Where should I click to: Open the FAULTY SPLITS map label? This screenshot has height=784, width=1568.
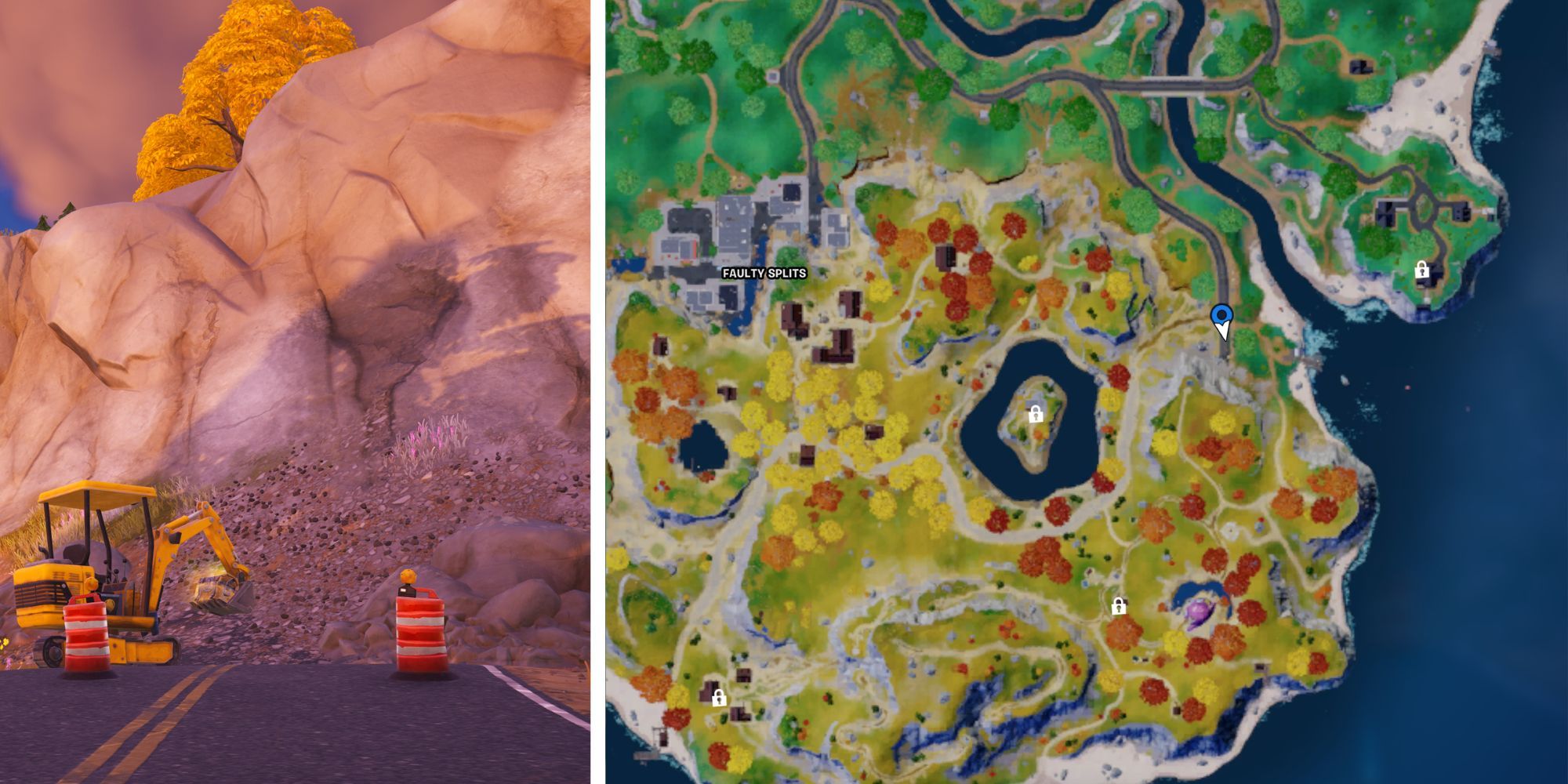(x=764, y=273)
